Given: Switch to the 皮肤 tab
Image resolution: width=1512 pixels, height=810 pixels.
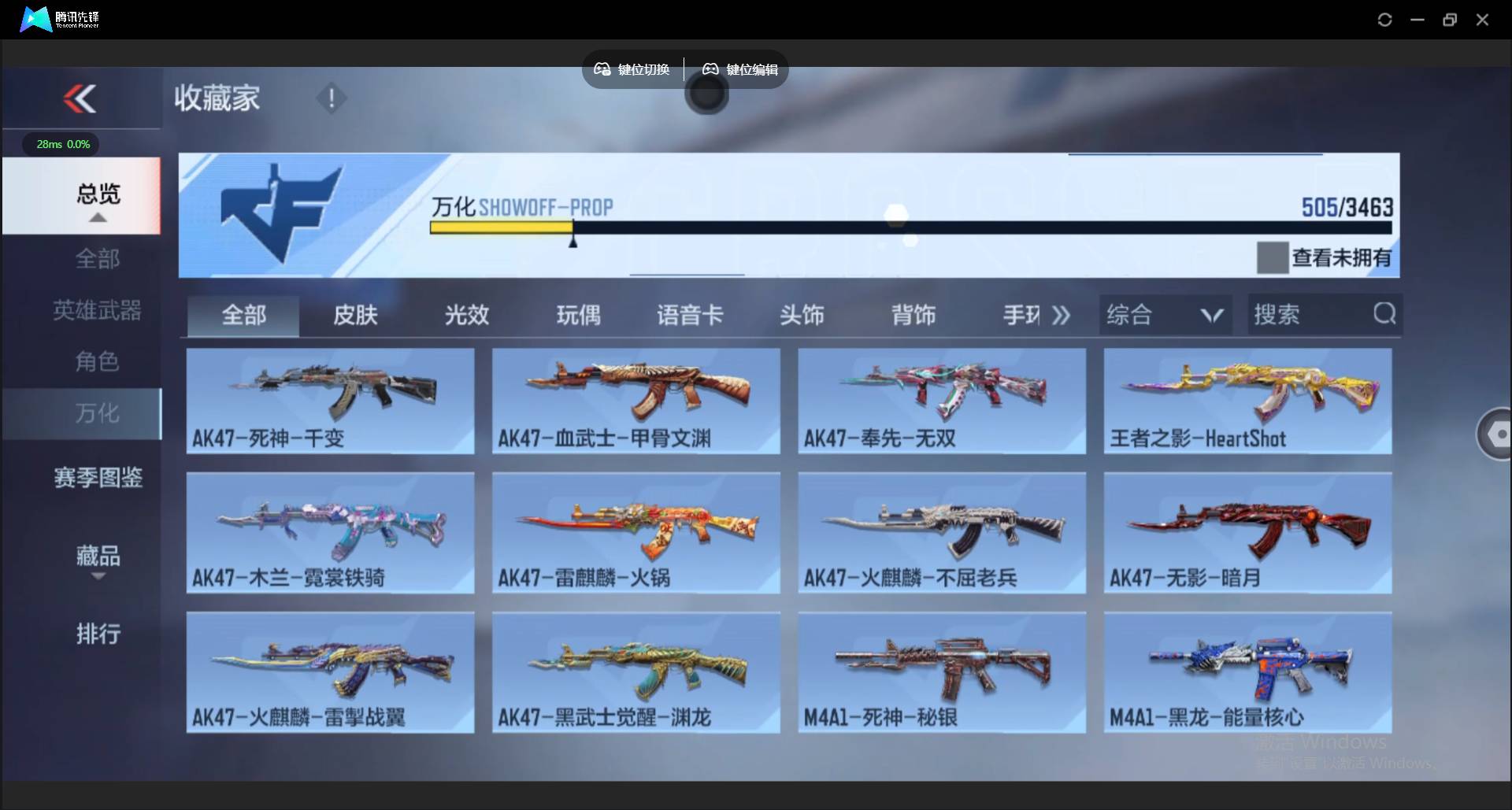Looking at the screenshot, I should coord(354,314).
